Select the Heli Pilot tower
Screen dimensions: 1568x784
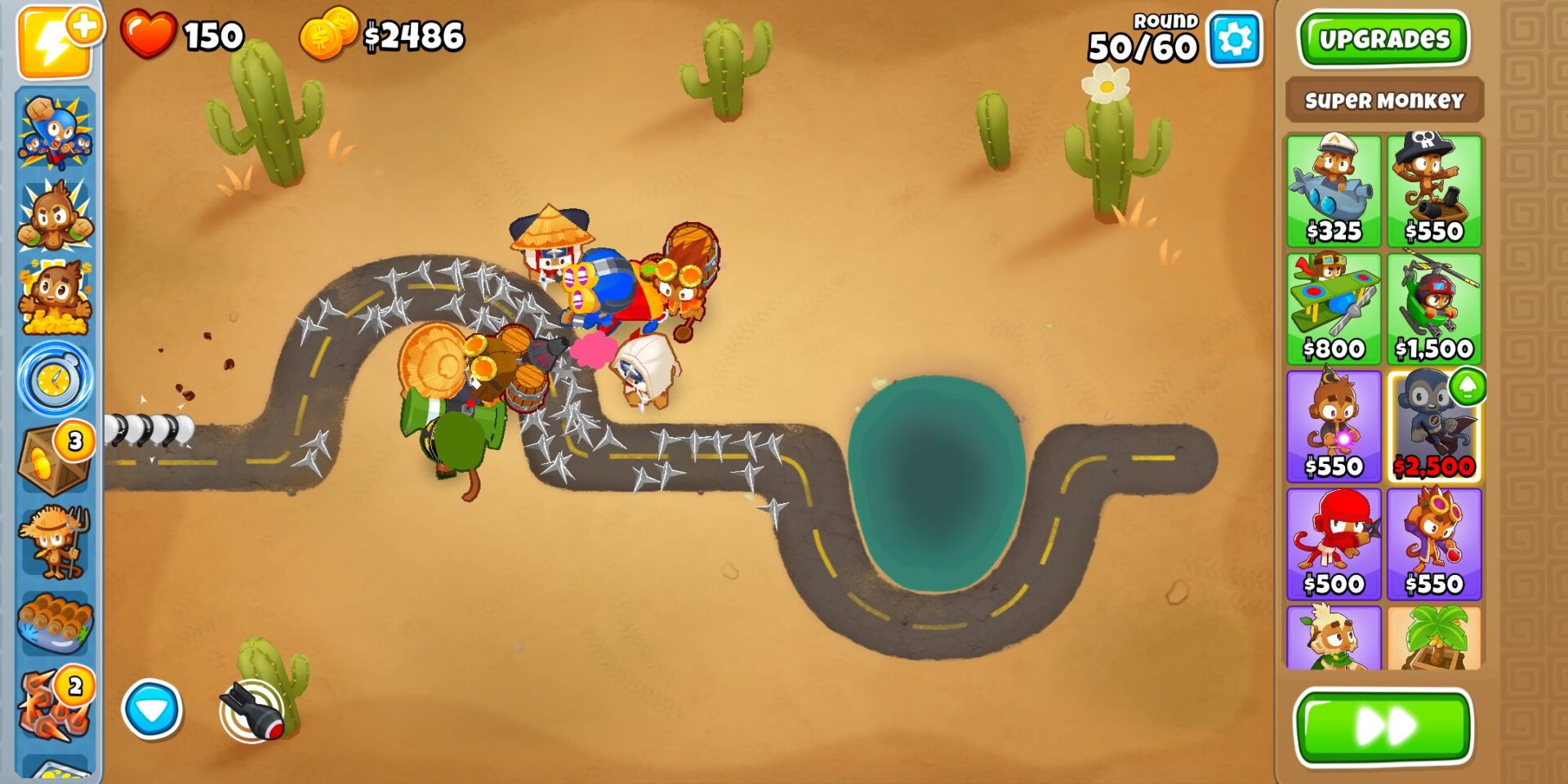tap(1436, 306)
